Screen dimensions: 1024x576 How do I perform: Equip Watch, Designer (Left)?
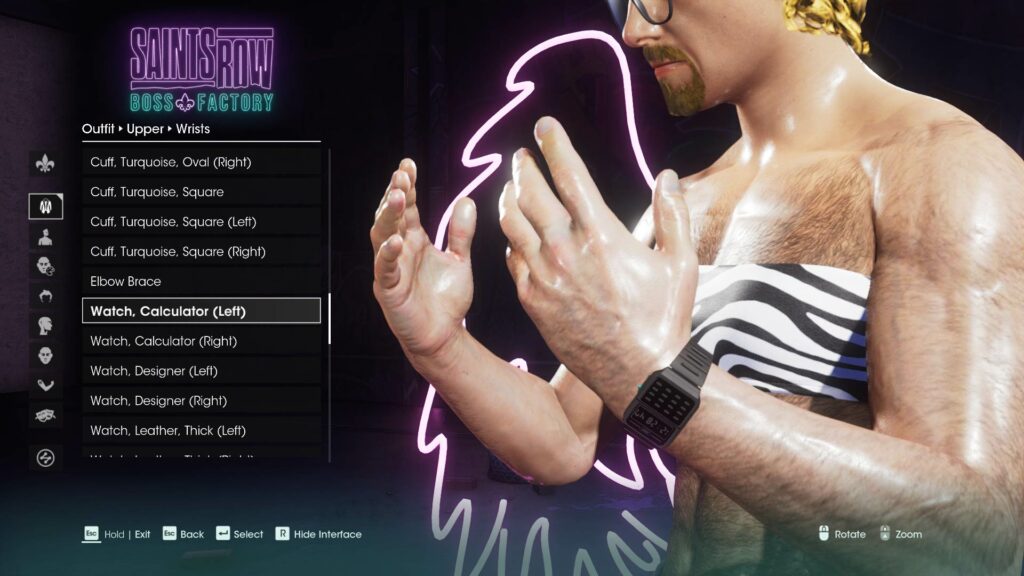(x=201, y=371)
